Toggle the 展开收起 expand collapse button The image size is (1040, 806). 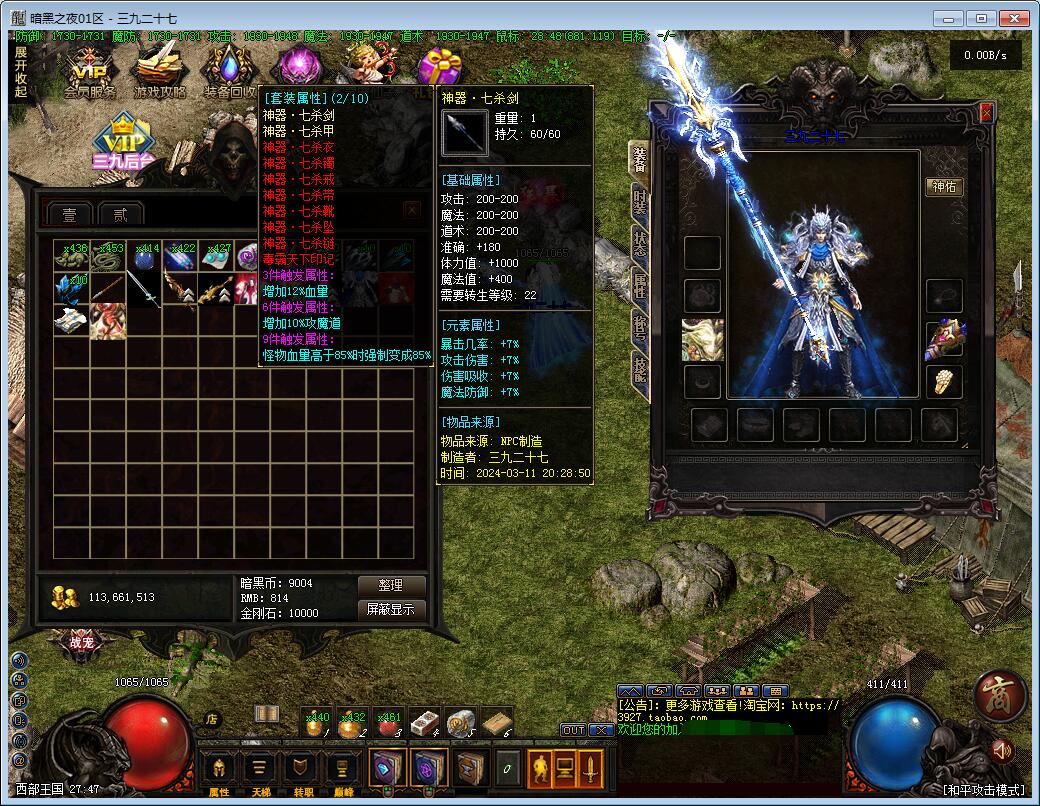pos(21,71)
